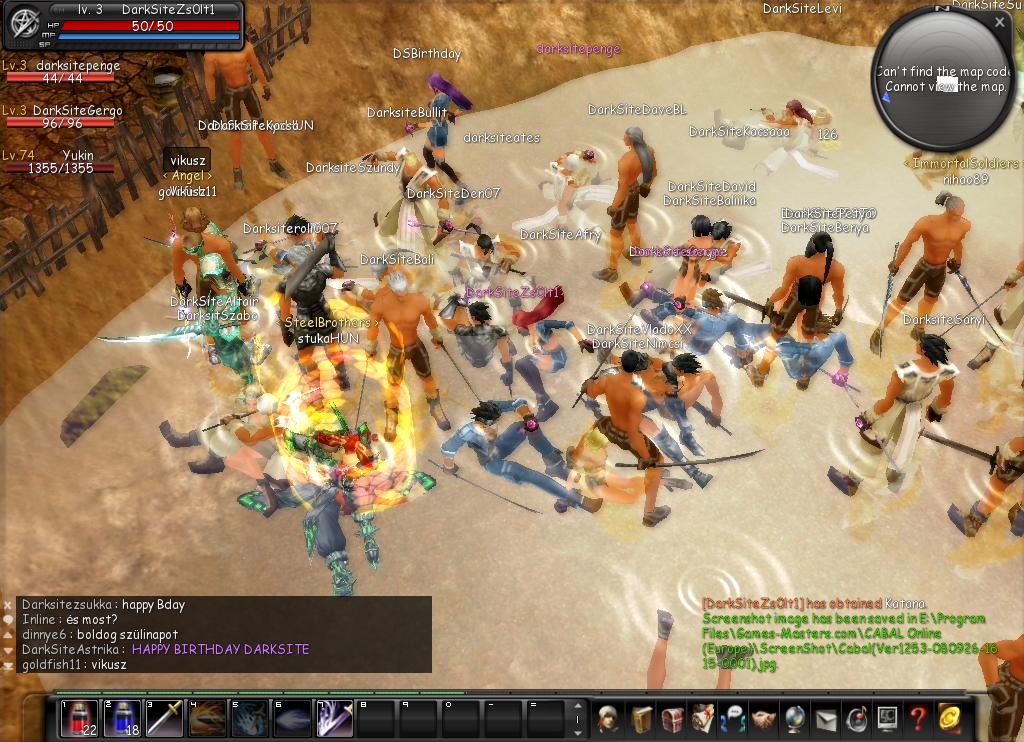Open the computer monitor options icon
Image resolution: width=1024 pixels, height=742 pixels.
click(x=887, y=718)
